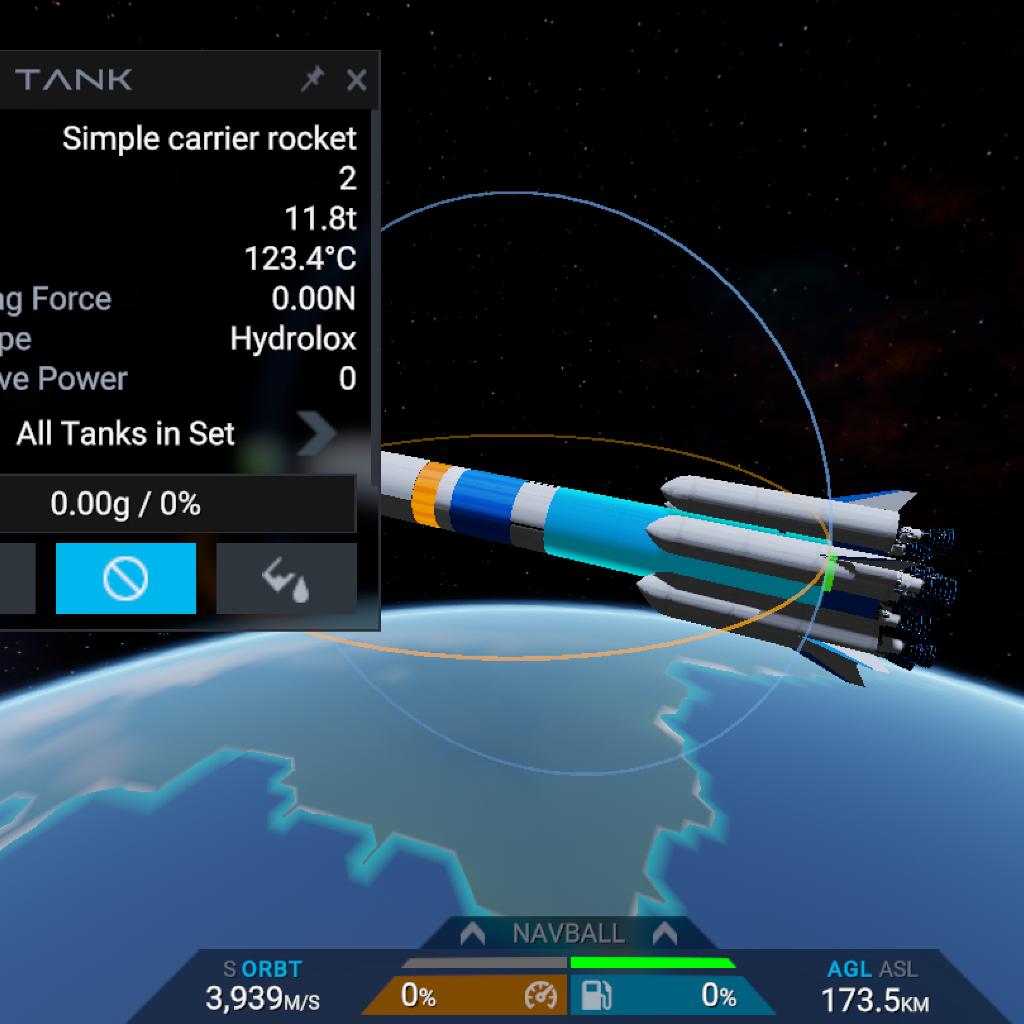The image size is (1024, 1024).
Task: Adjust the throttle percentage gauge
Action: [x=464, y=995]
